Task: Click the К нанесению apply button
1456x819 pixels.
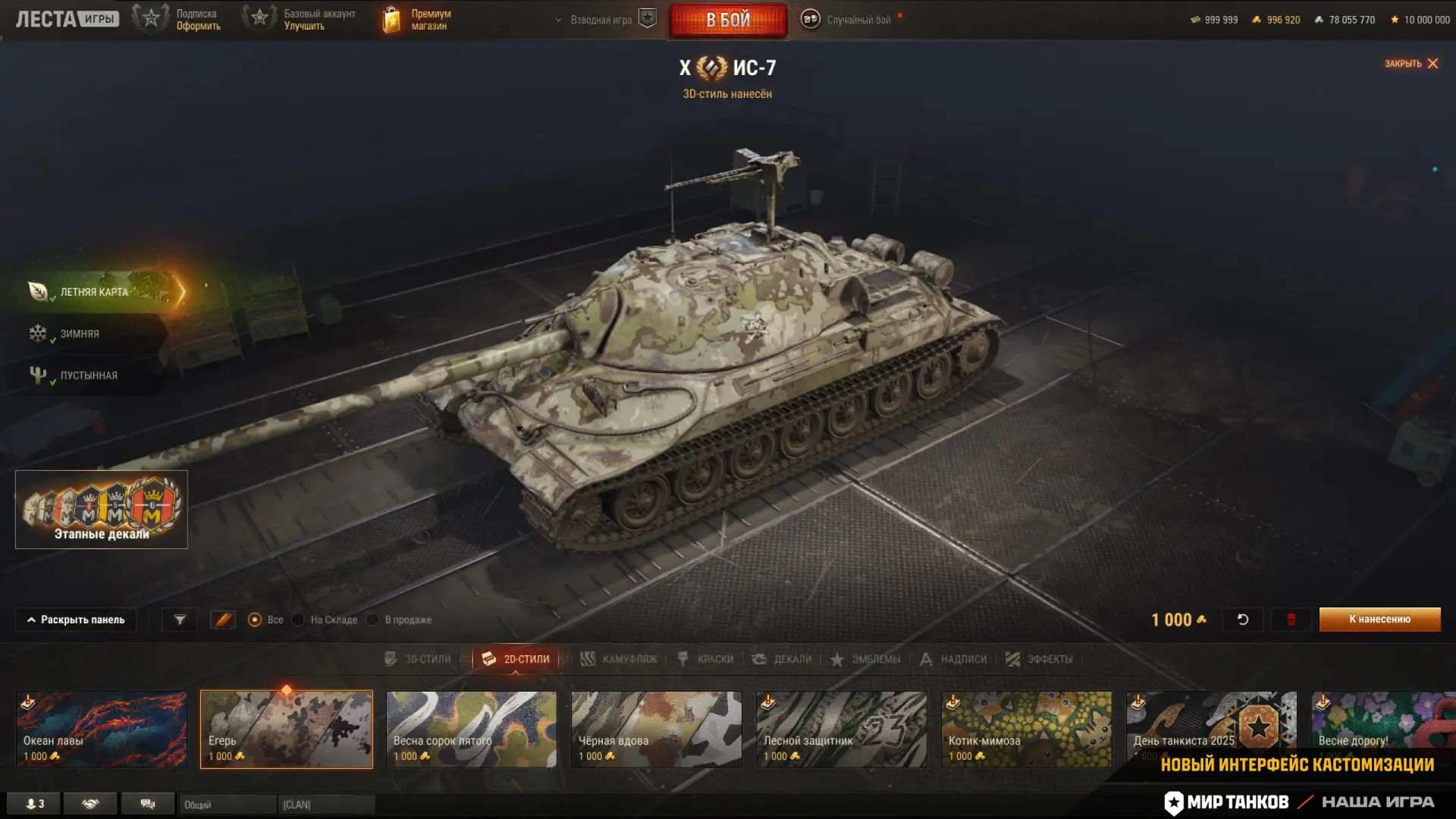Action: click(x=1379, y=620)
